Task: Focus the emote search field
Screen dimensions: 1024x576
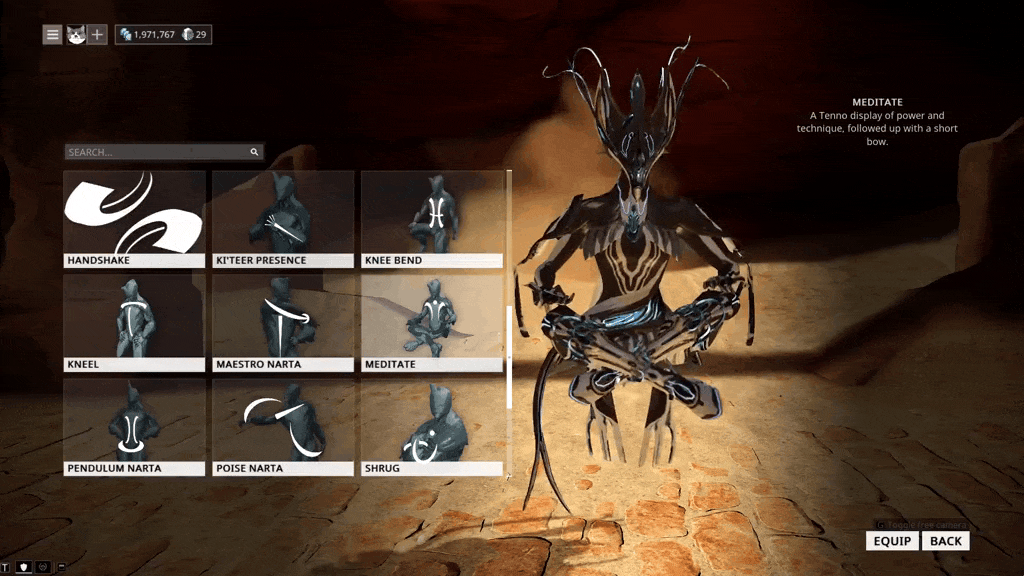Action: coord(157,152)
